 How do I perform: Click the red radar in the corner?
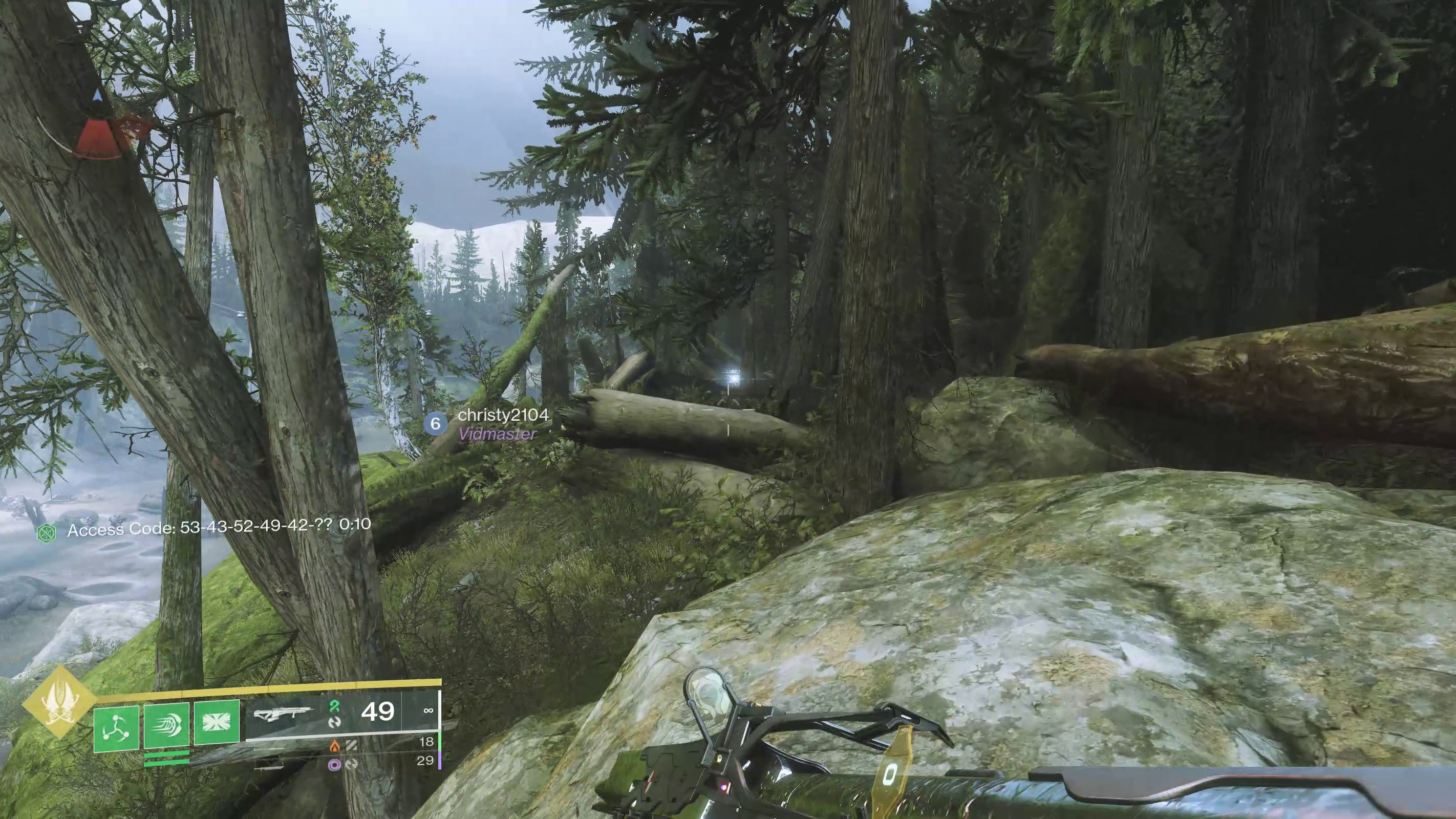[99, 131]
